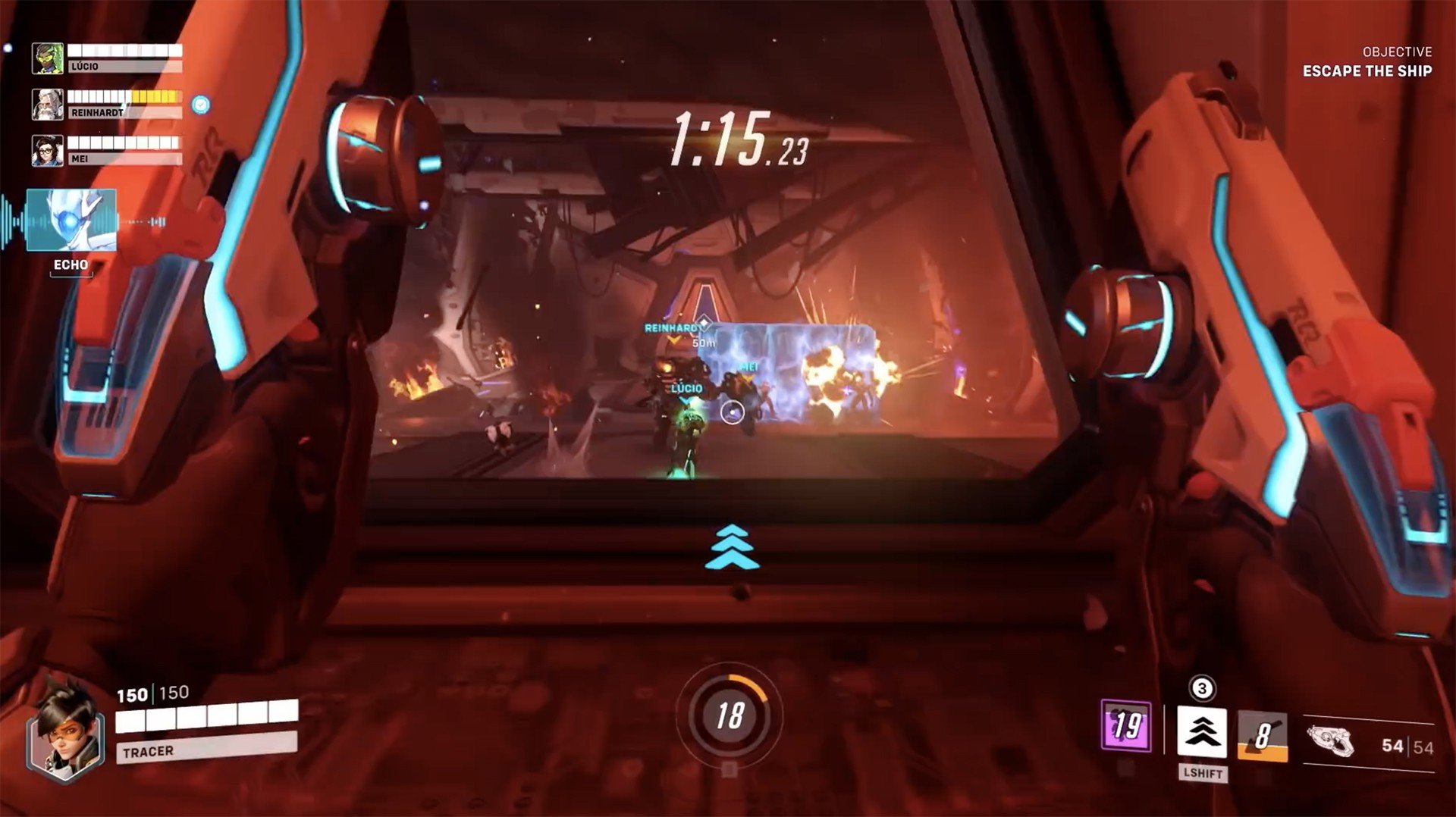The height and width of the screenshot is (817, 1456).
Task: Click the ultimate charge meter
Action: (730, 715)
